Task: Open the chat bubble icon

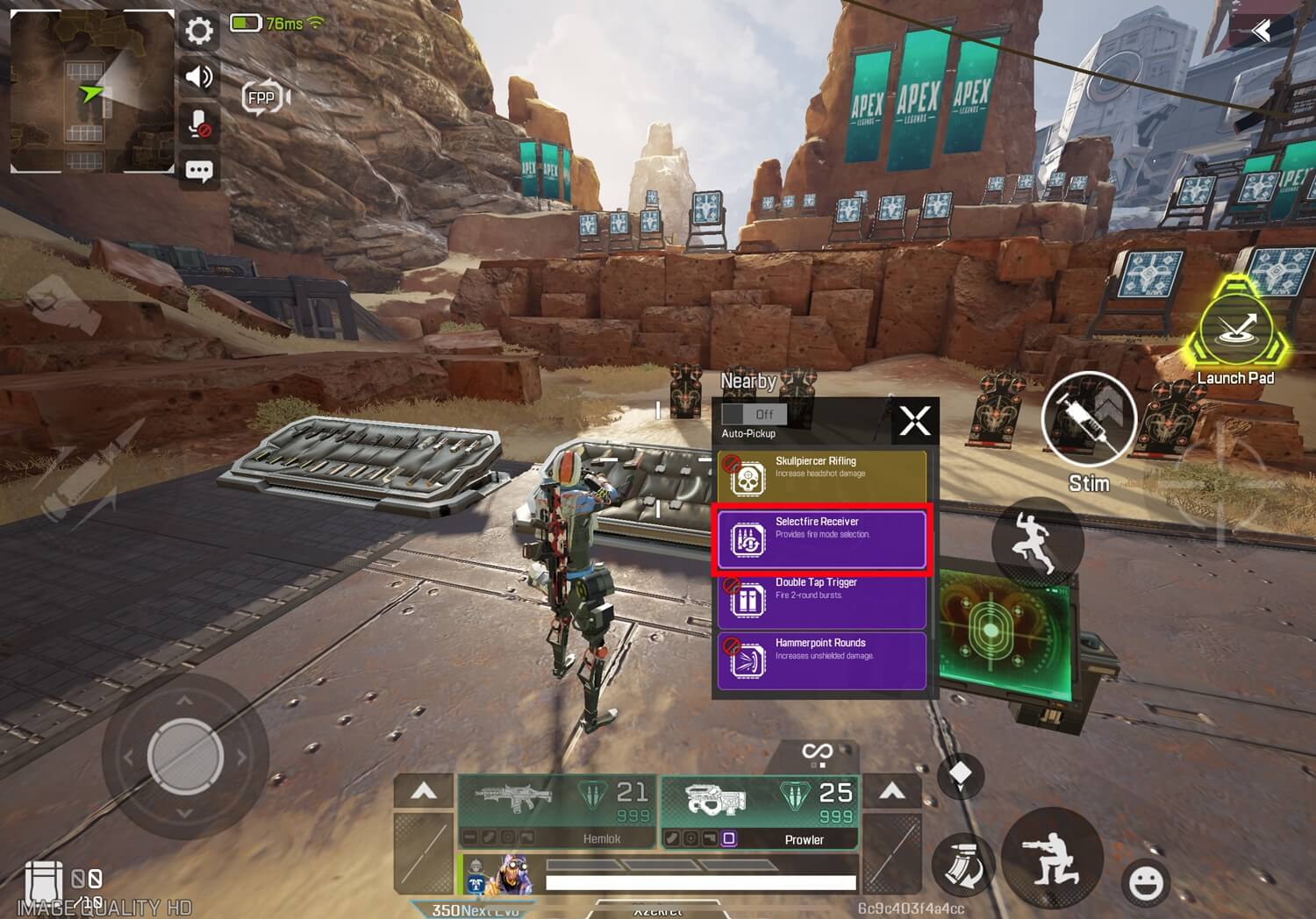Action: 199,170
